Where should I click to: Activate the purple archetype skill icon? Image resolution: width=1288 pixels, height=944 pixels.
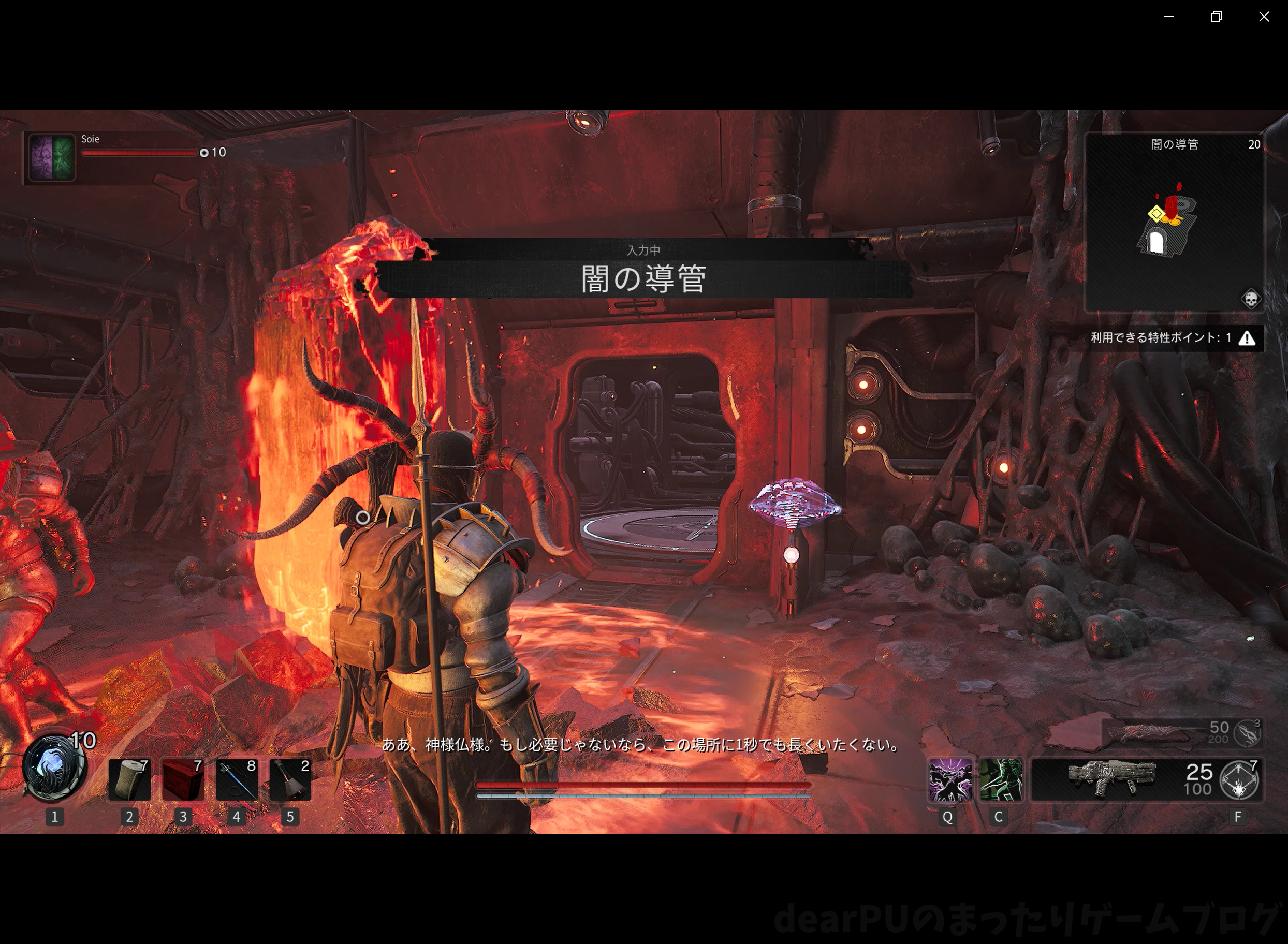pos(949,780)
